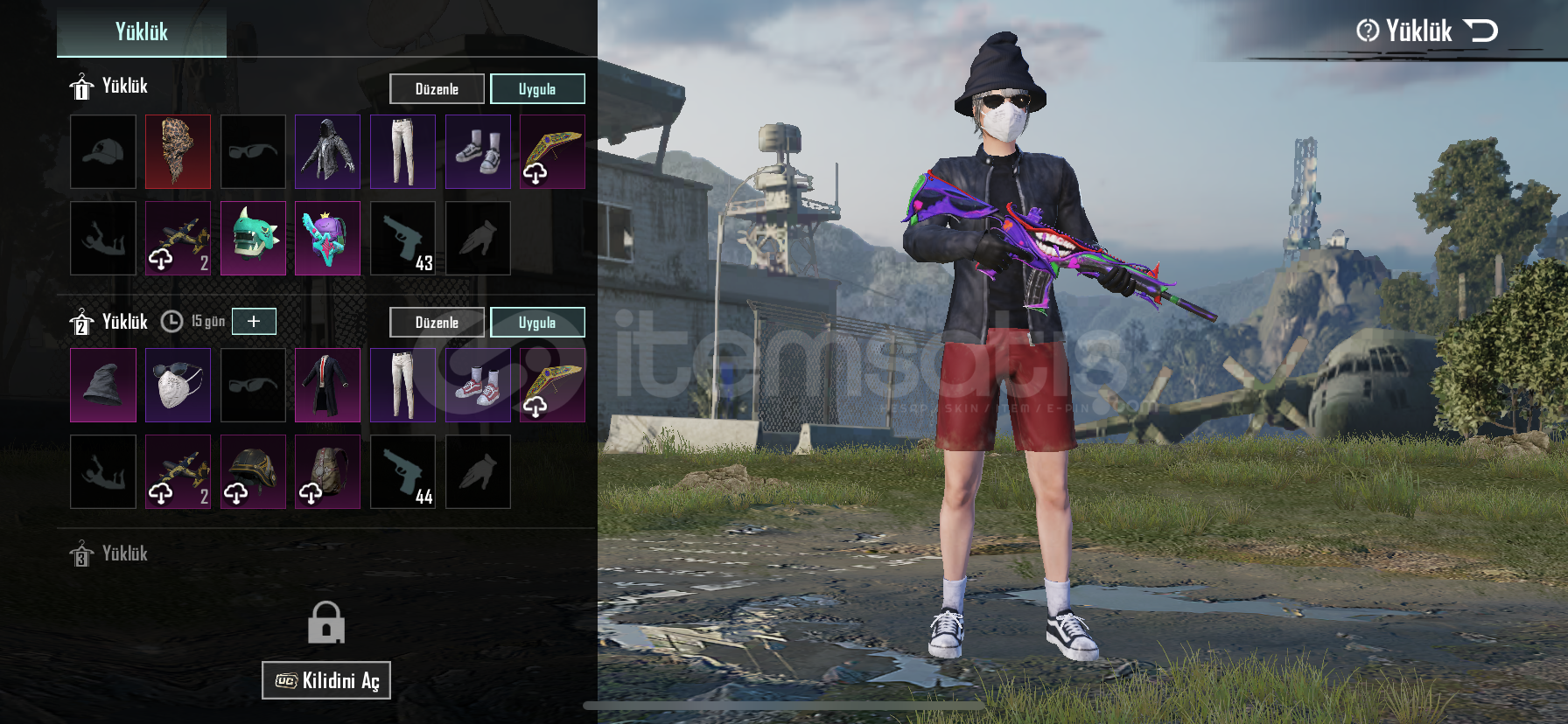Apply loadout 1 with Uygula
Image resolution: width=1568 pixels, height=724 pixels.
pyautogui.click(x=537, y=89)
